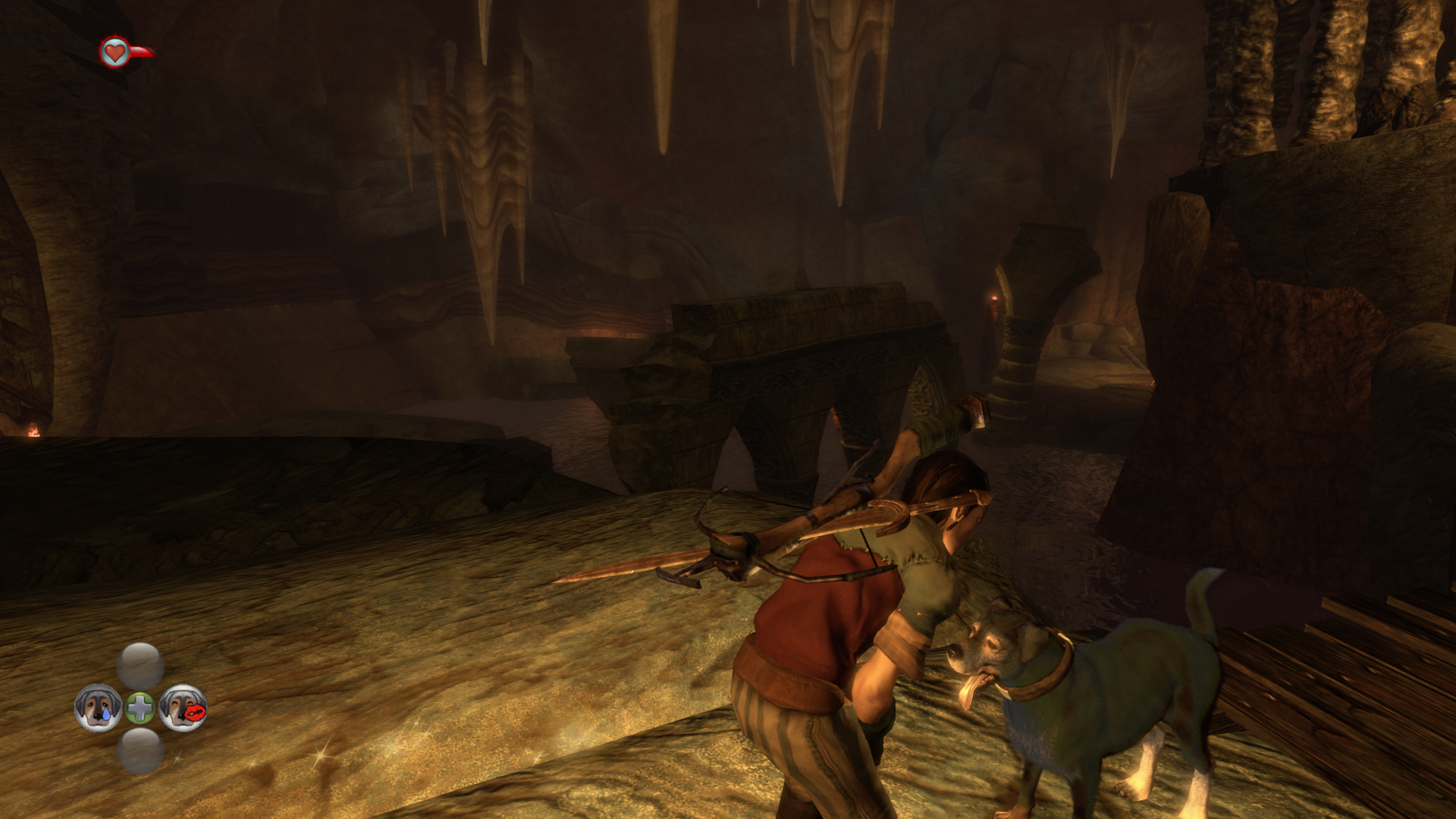Select the crying dog scold shortcut
The image size is (1456, 819).
[x=98, y=708]
